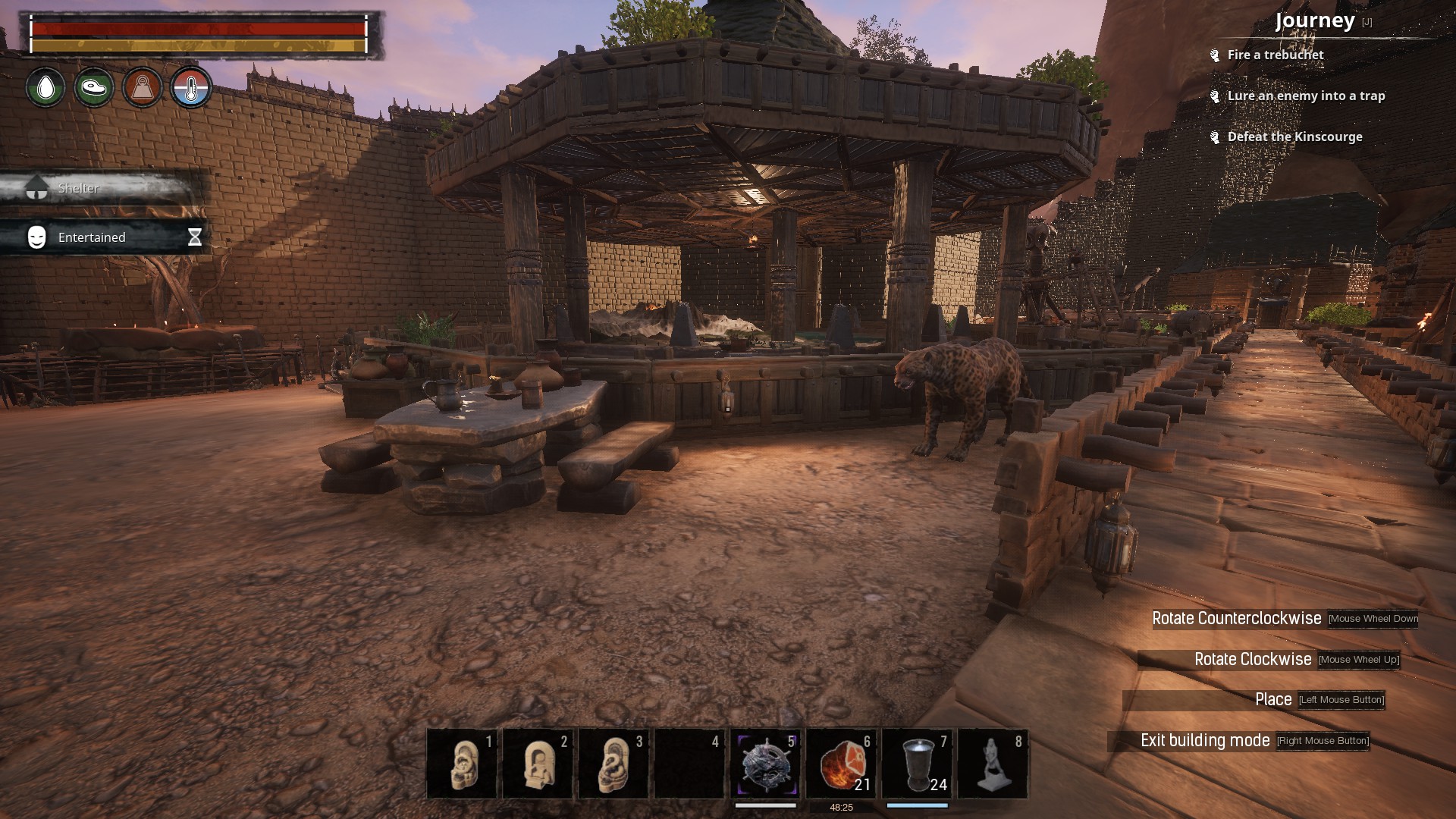Click the Shelter status effect

pos(79,188)
